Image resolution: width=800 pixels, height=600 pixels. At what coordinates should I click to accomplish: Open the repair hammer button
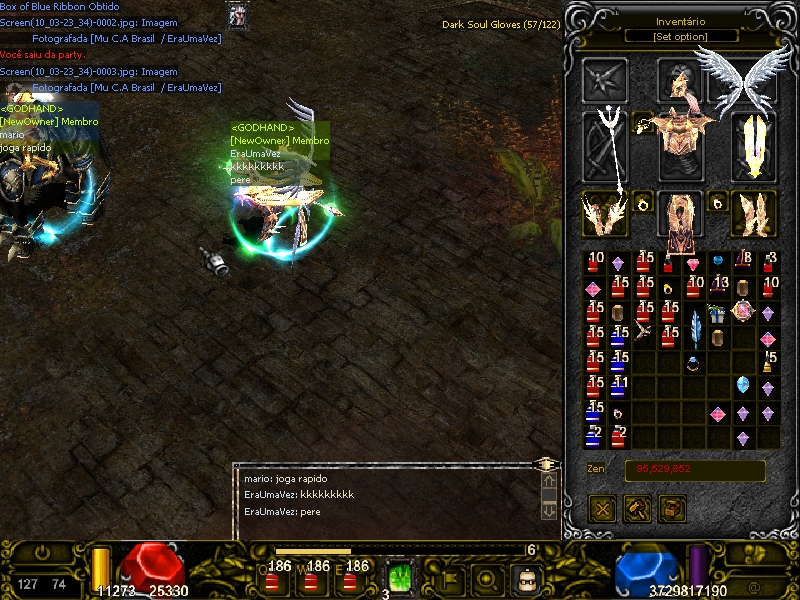[x=637, y=508]
